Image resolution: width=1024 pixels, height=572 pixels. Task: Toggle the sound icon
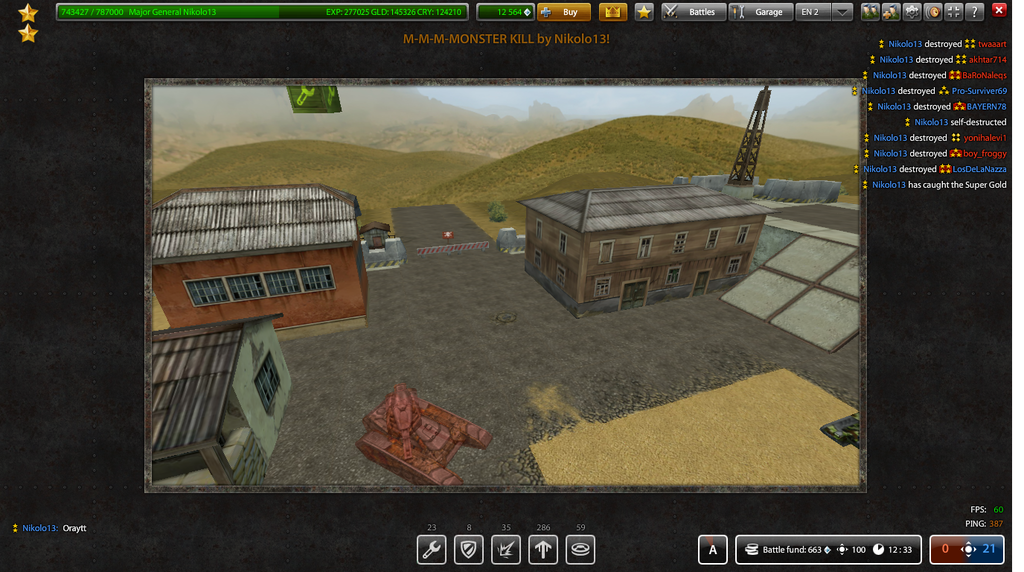(933, 12)
